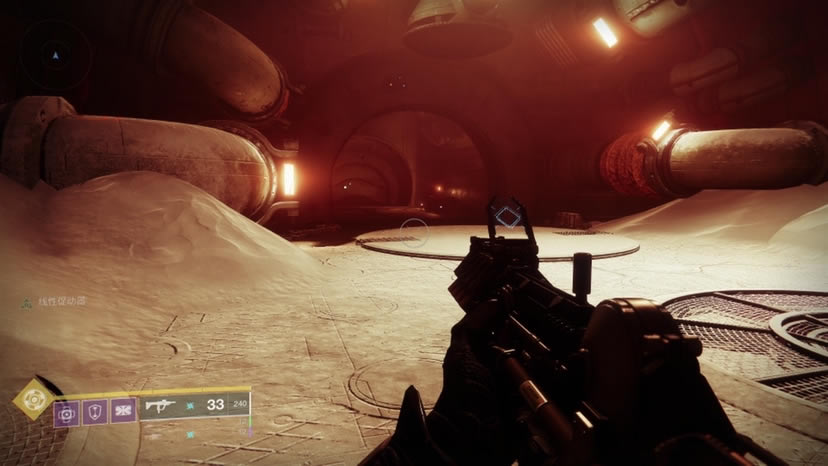The width and height of the screenshot is (828, 466).
Task: Activate the golden diamond super ability icon
Action: tap(33, 399)
